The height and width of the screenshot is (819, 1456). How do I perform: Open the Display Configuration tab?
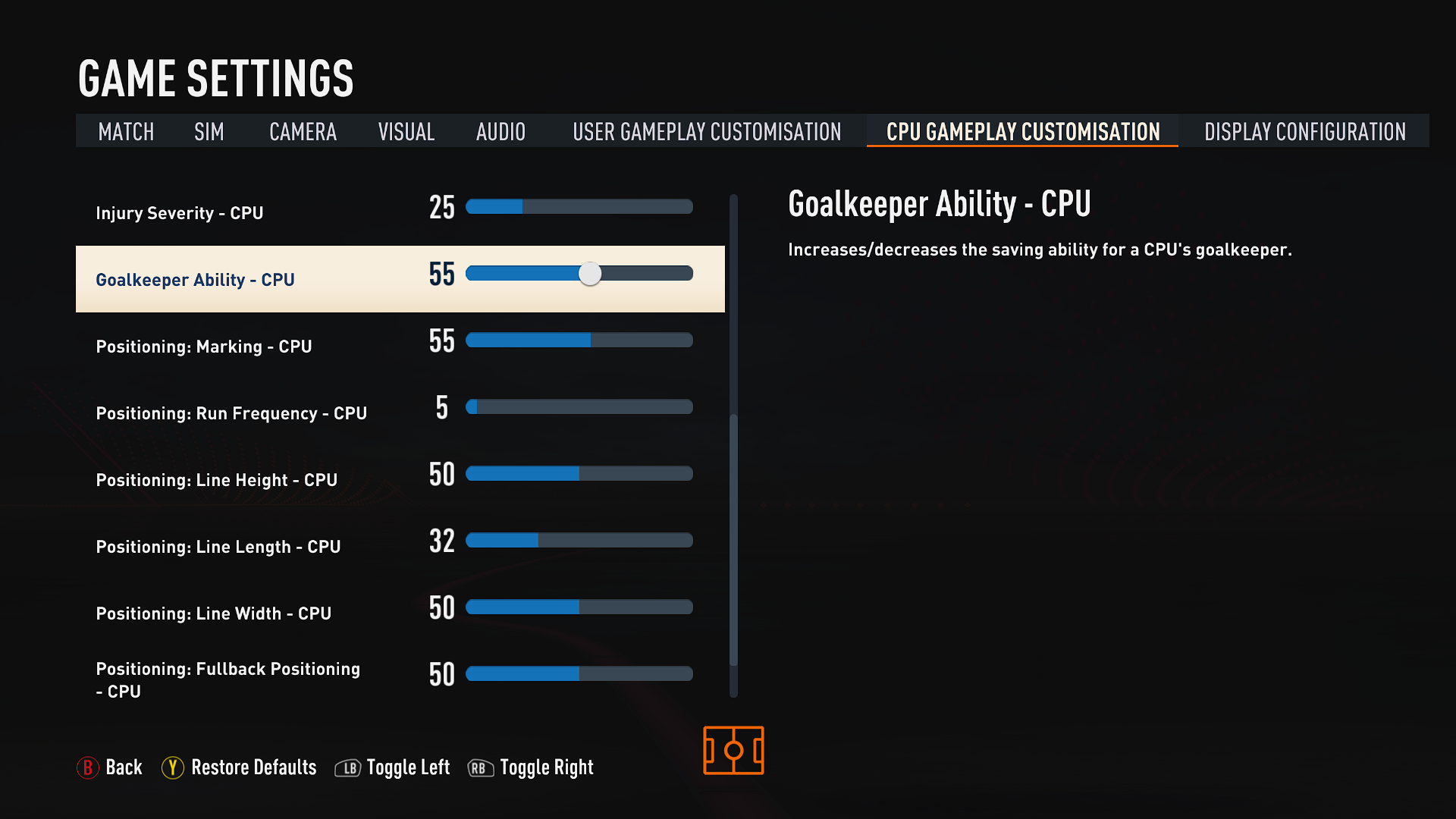tap(1304, 131)
